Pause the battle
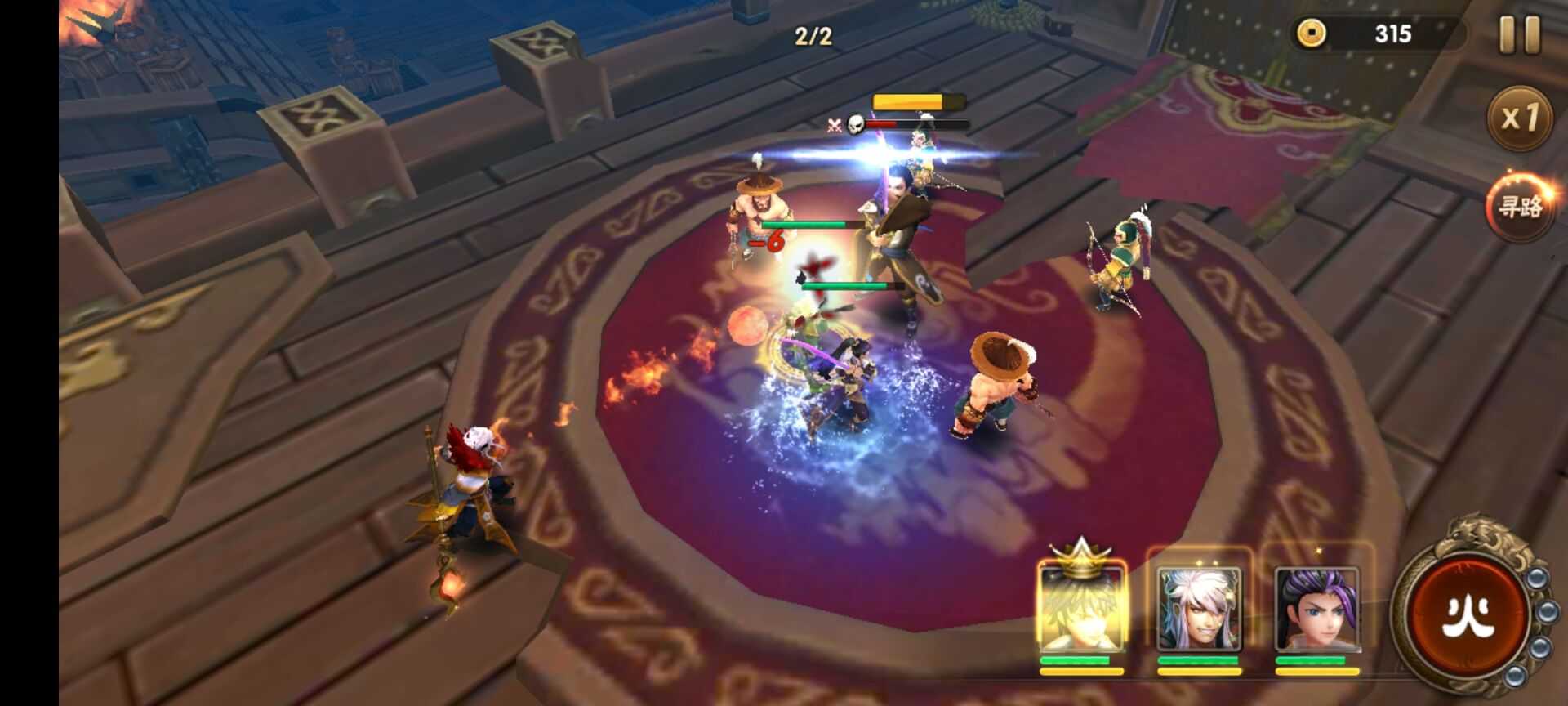Viewport: 1568px width, 706px height. tap(1519, 35)
